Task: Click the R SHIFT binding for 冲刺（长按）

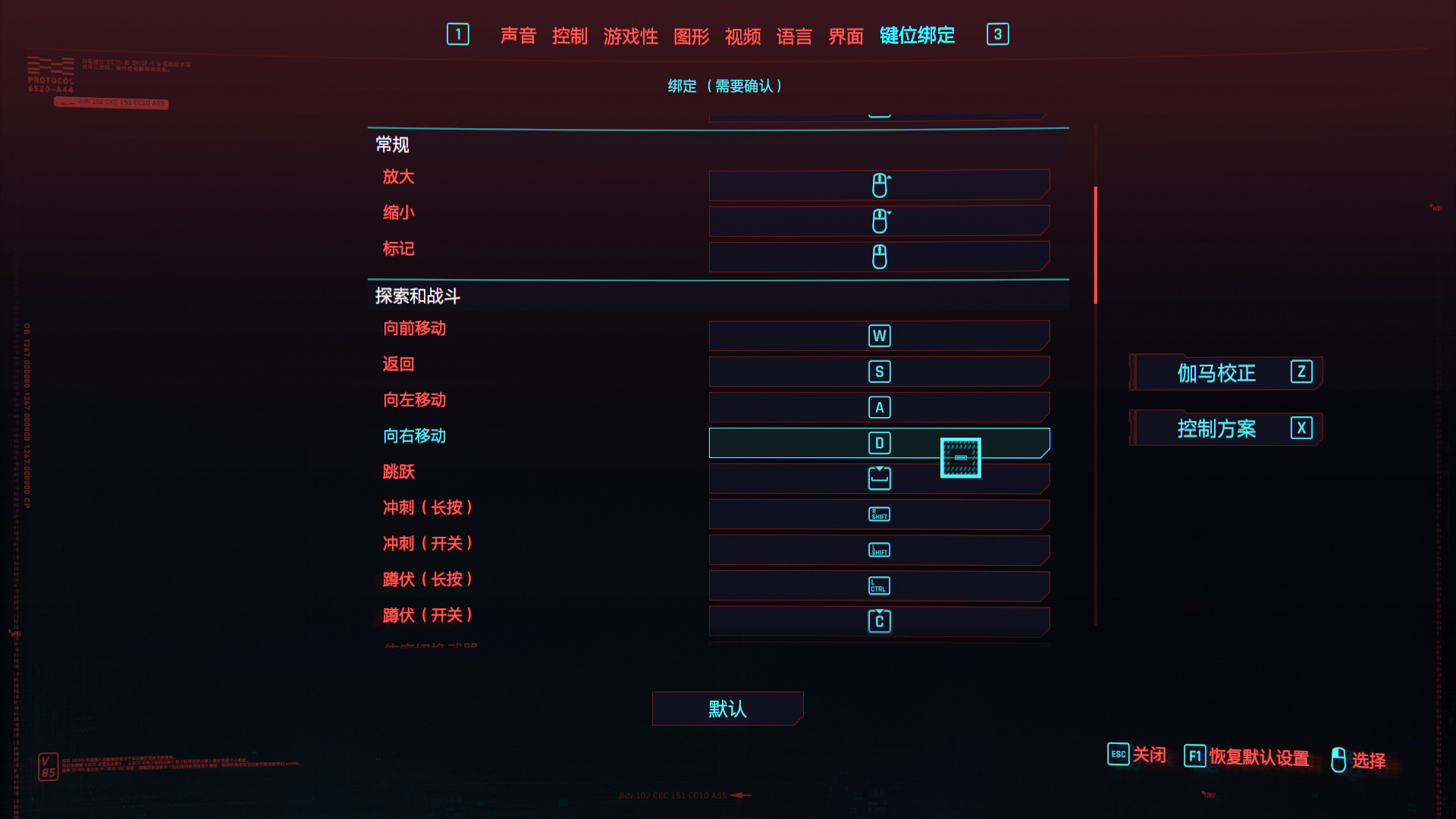Action: (x=879, y=513)
